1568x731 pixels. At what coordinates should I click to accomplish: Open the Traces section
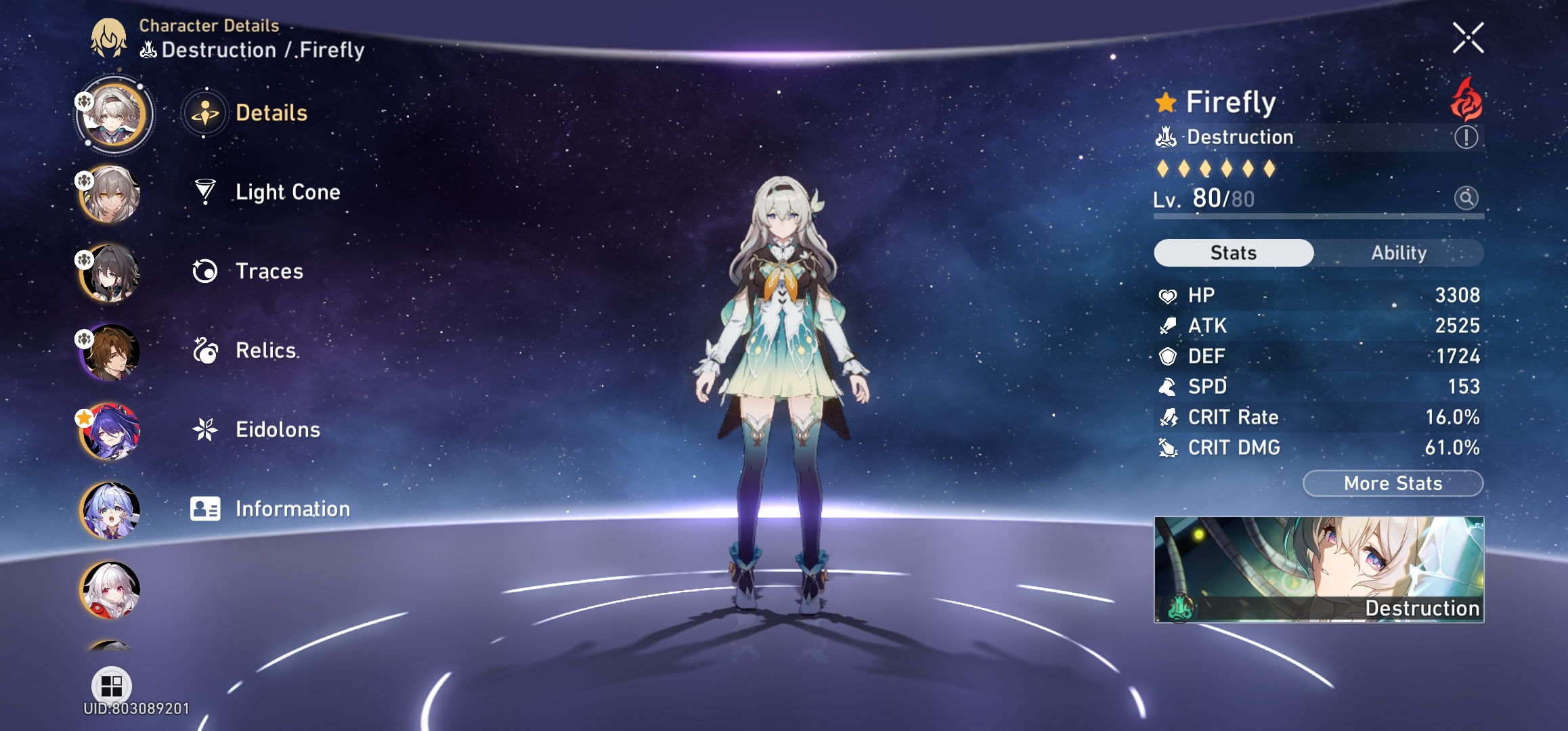(269, 271)
